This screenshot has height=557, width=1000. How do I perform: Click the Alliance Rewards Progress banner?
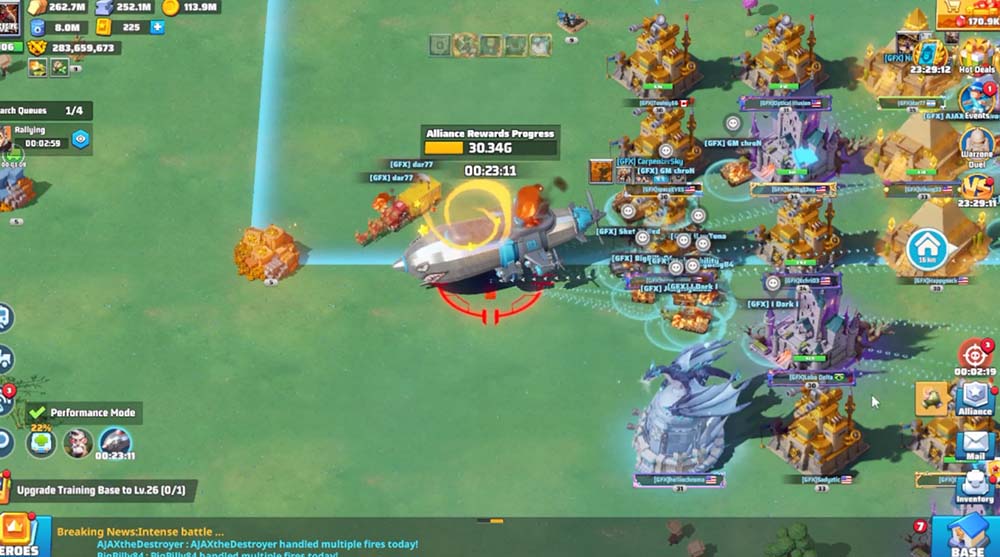pos(489,141)
